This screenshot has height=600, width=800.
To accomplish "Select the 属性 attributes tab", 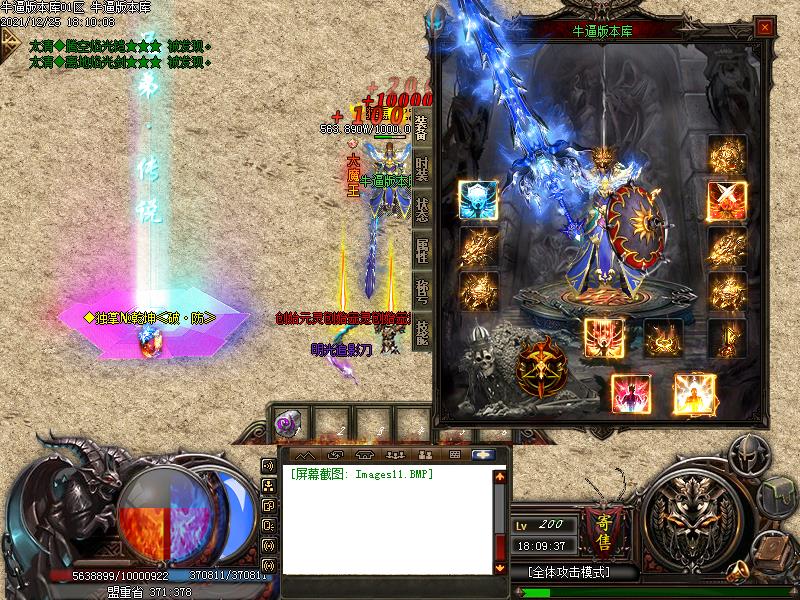I will pos(422,250).
